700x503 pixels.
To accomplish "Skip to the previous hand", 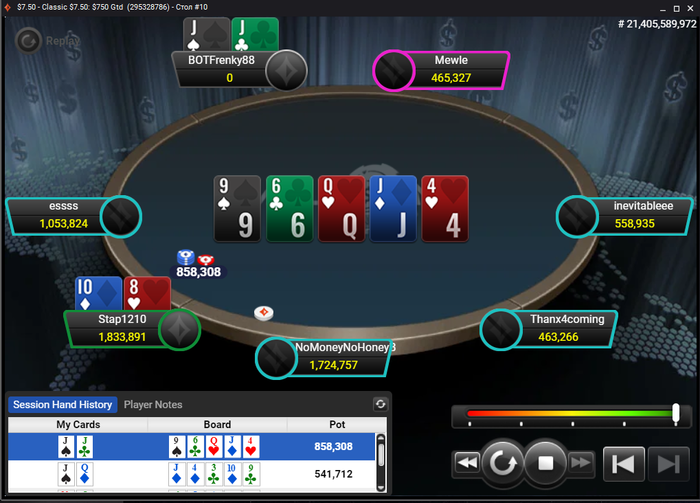I will pyautogui.click(x=622, y=463).
